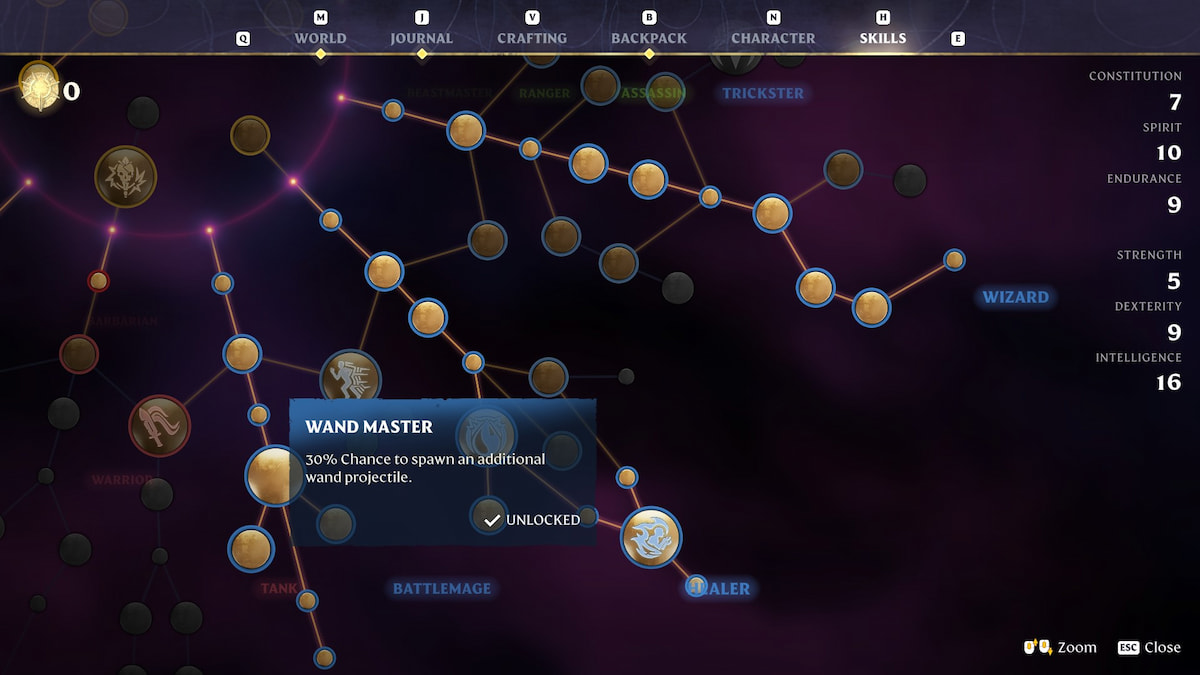Choose the red sword skill node
The image size is (1200, 675).
(x=159, y=426)
